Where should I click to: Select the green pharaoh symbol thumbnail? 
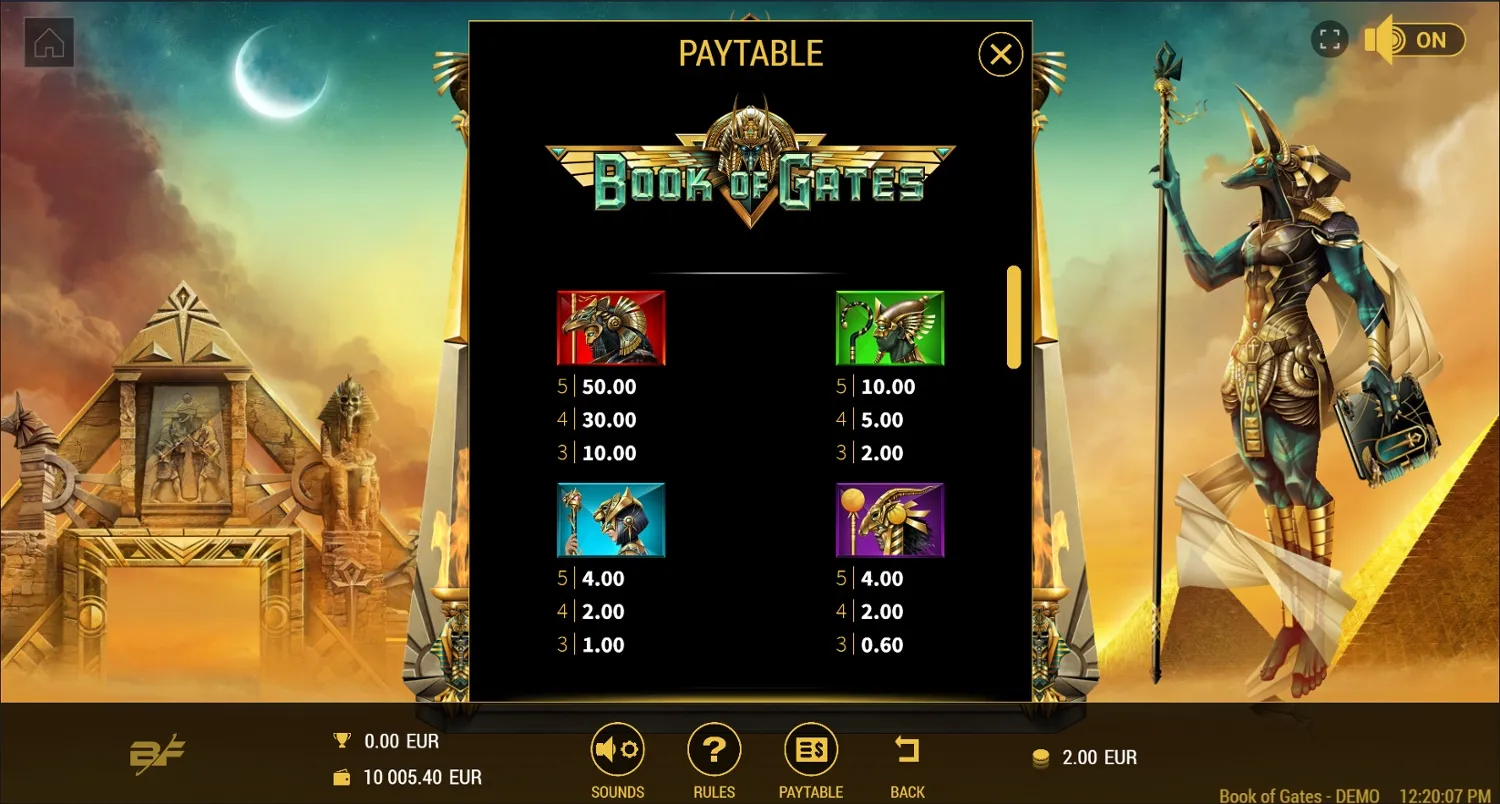pyautogui.click(x=889, y=327)
